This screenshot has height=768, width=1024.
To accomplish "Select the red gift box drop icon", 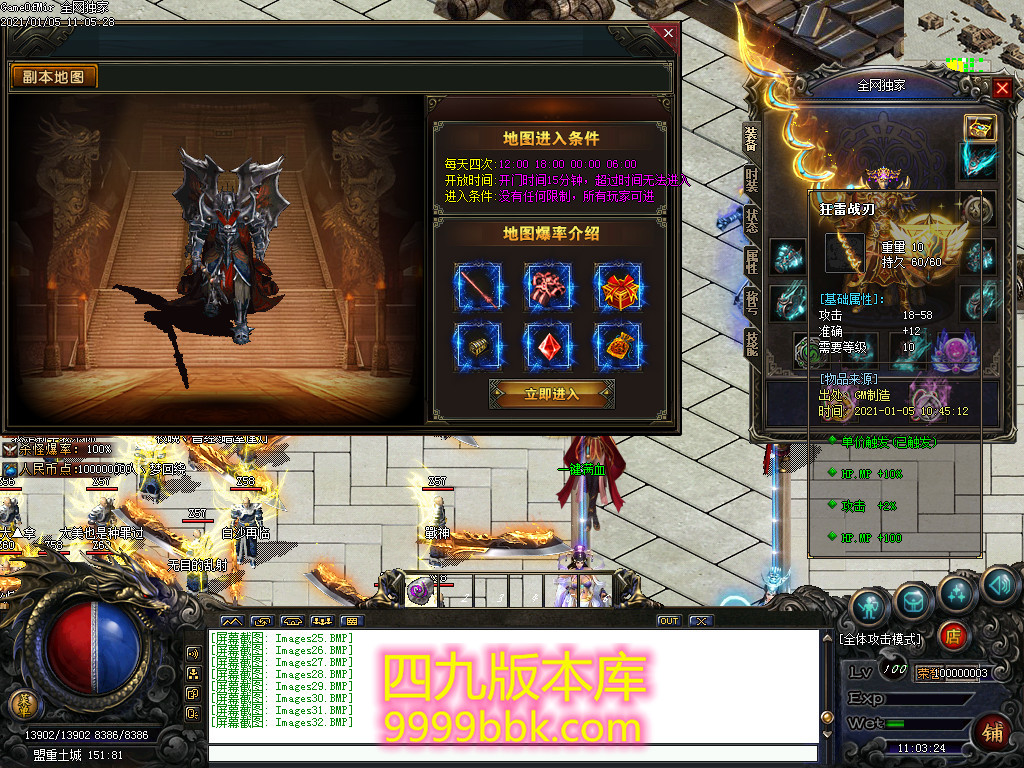I will click(x=619, y=288).
